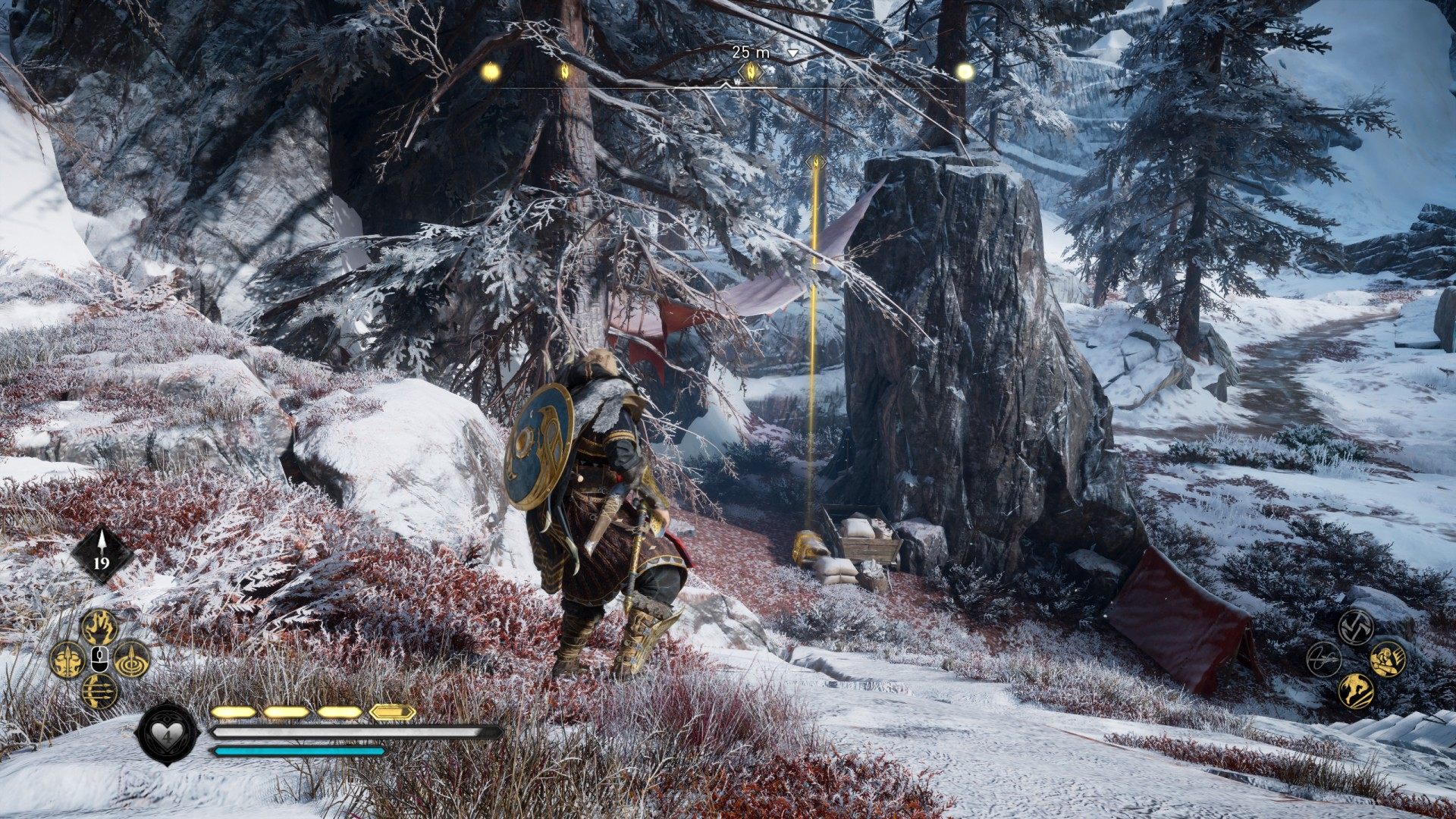Select the arrow quiver count icon
The width and height of the screenshot is (1456, 819).
pos(102,554)
